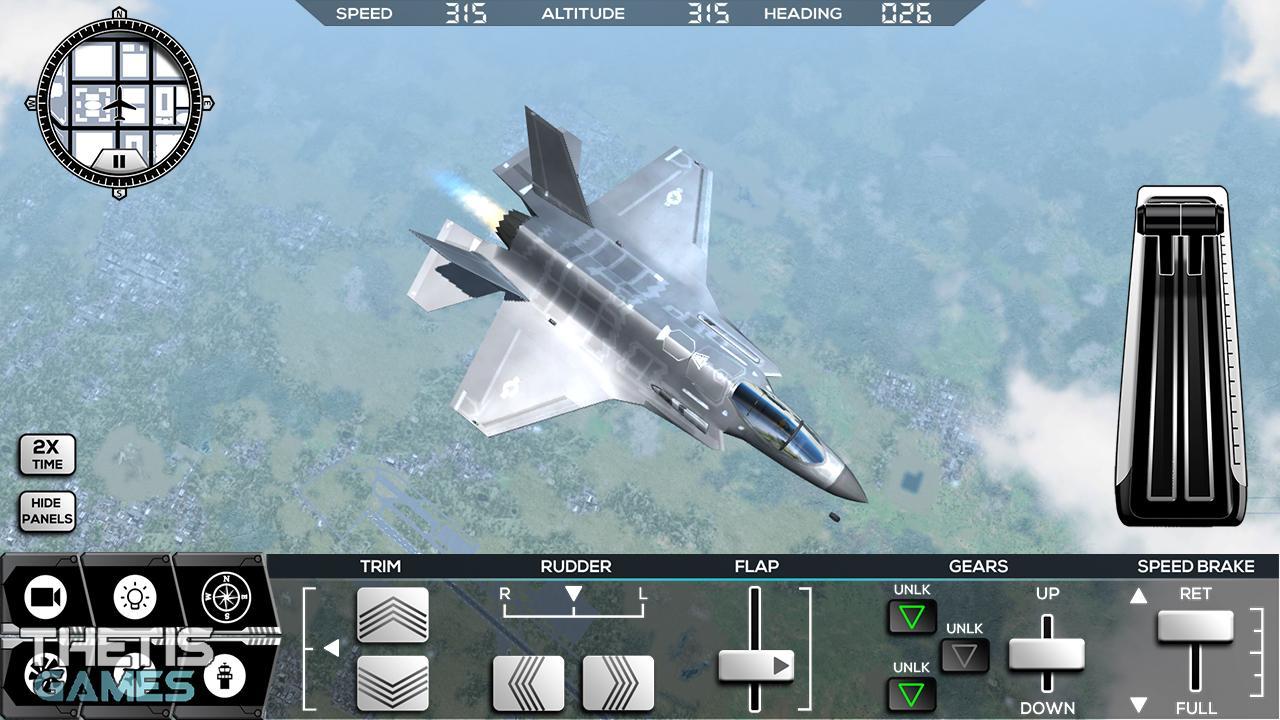Click the trim up chevron control
The image size is (1280, 720).
pyautogui.click(x=390, y=615)
